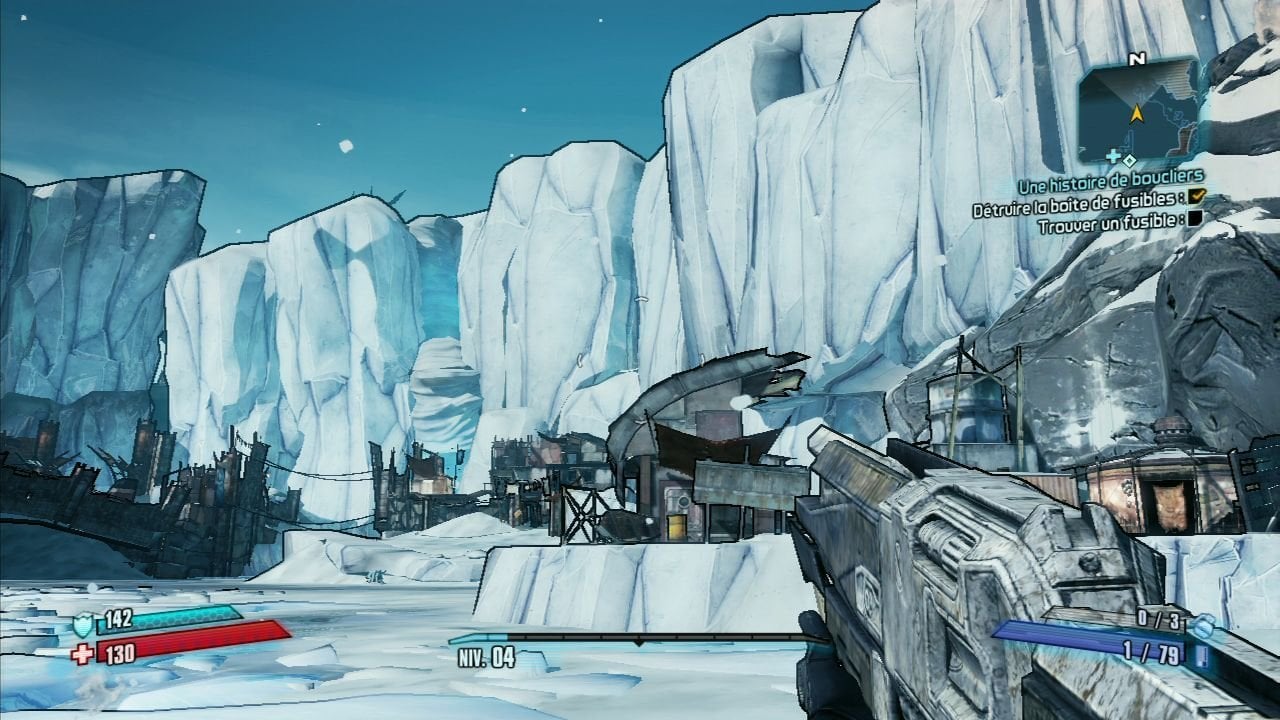Click the ammo type icon beside 1 / 79
The width and height of the screenshot is (1280, 720).
click(1201, 655)
